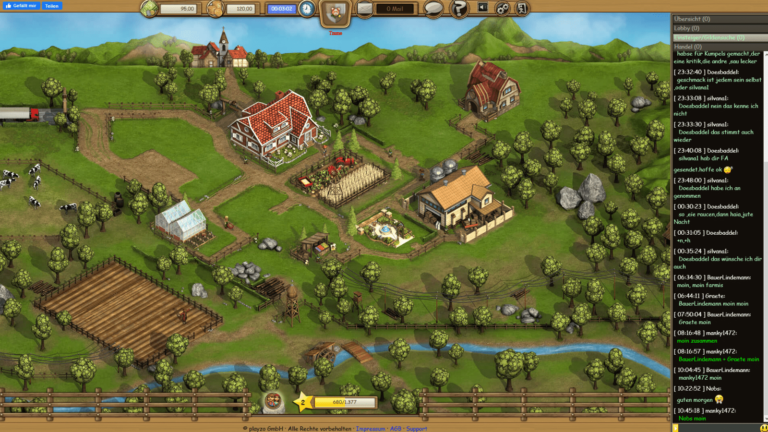
Task: Click the Facebook 'Teilen' button
Action: point(53,6)
